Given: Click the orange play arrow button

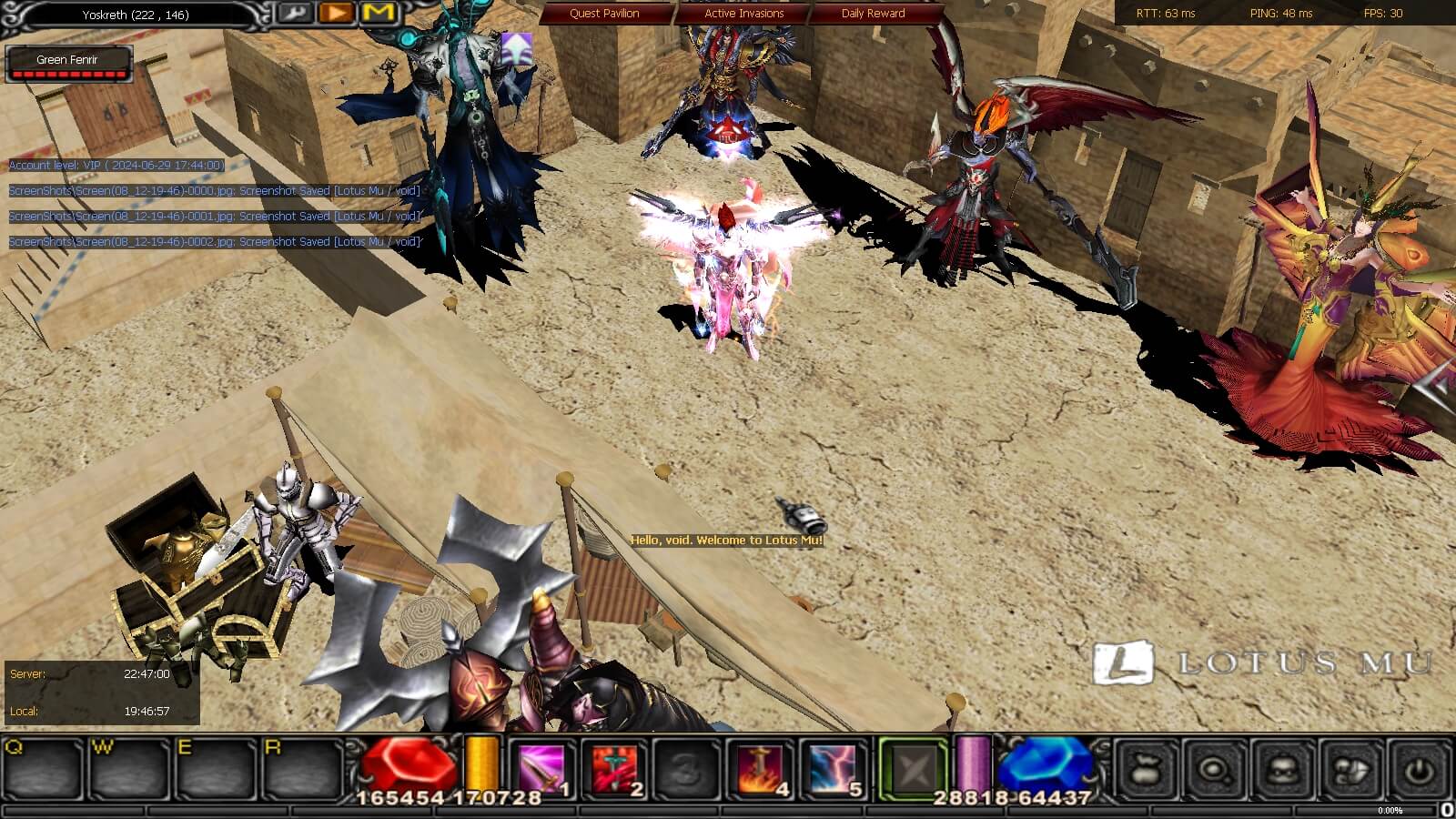Looking at the screenshot, I should (336, 13).
